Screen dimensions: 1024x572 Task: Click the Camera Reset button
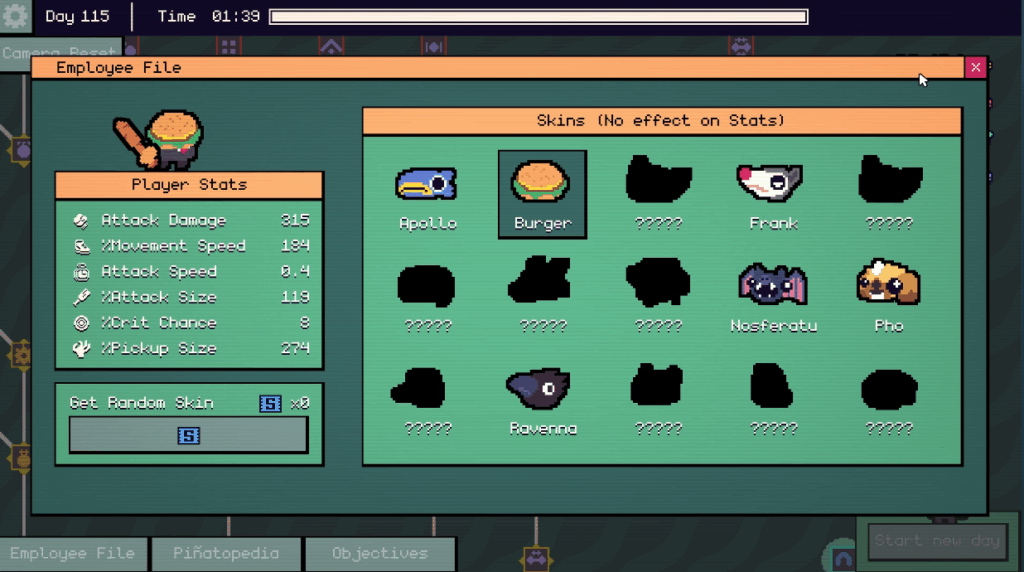[x=60, y=51]
